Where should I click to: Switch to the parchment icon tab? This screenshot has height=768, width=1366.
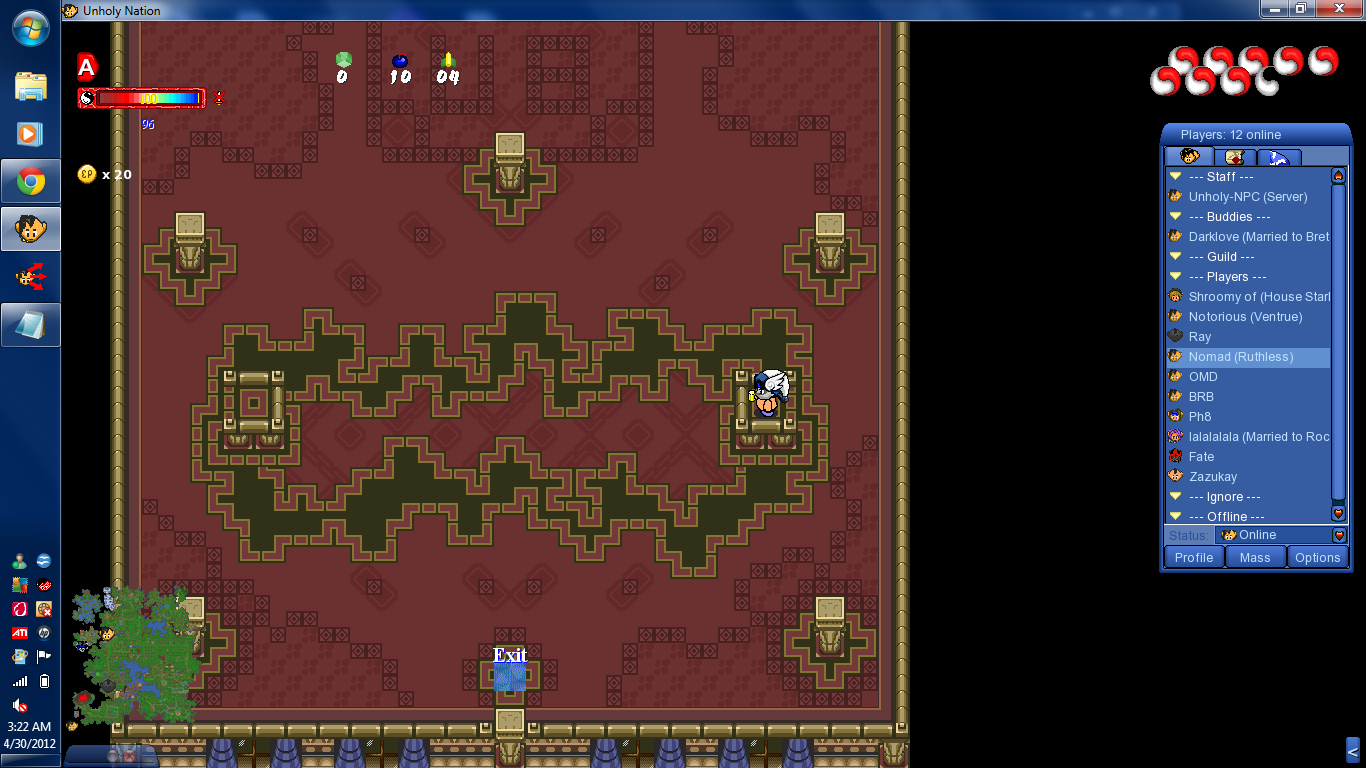point(1235,157)
